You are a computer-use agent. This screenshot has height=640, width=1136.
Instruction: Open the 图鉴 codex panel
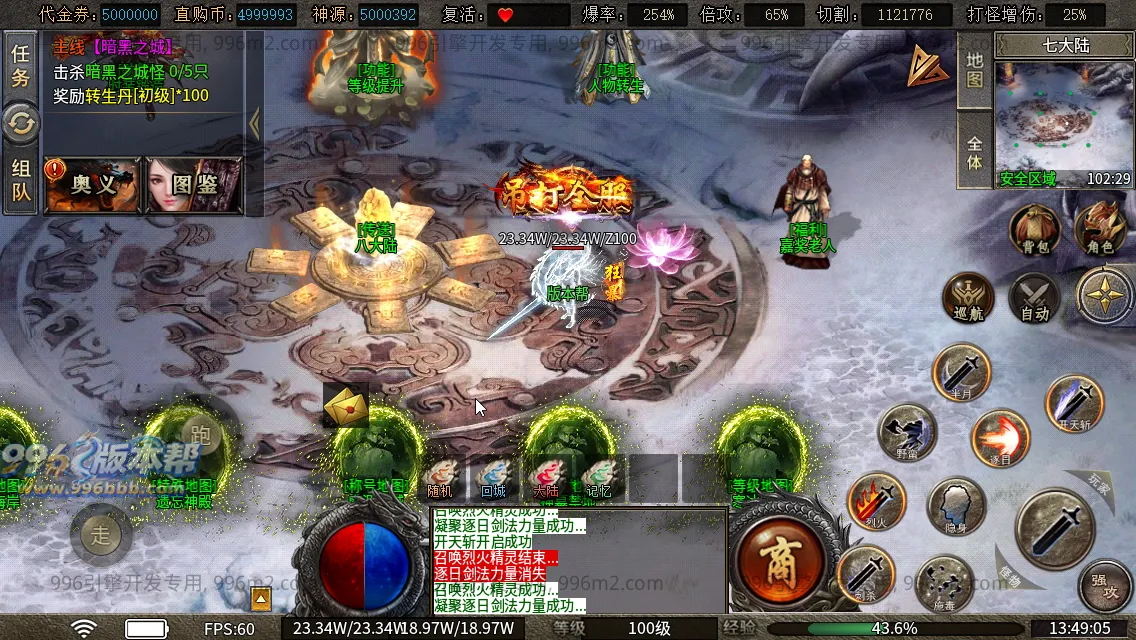[x=194, y=184]
